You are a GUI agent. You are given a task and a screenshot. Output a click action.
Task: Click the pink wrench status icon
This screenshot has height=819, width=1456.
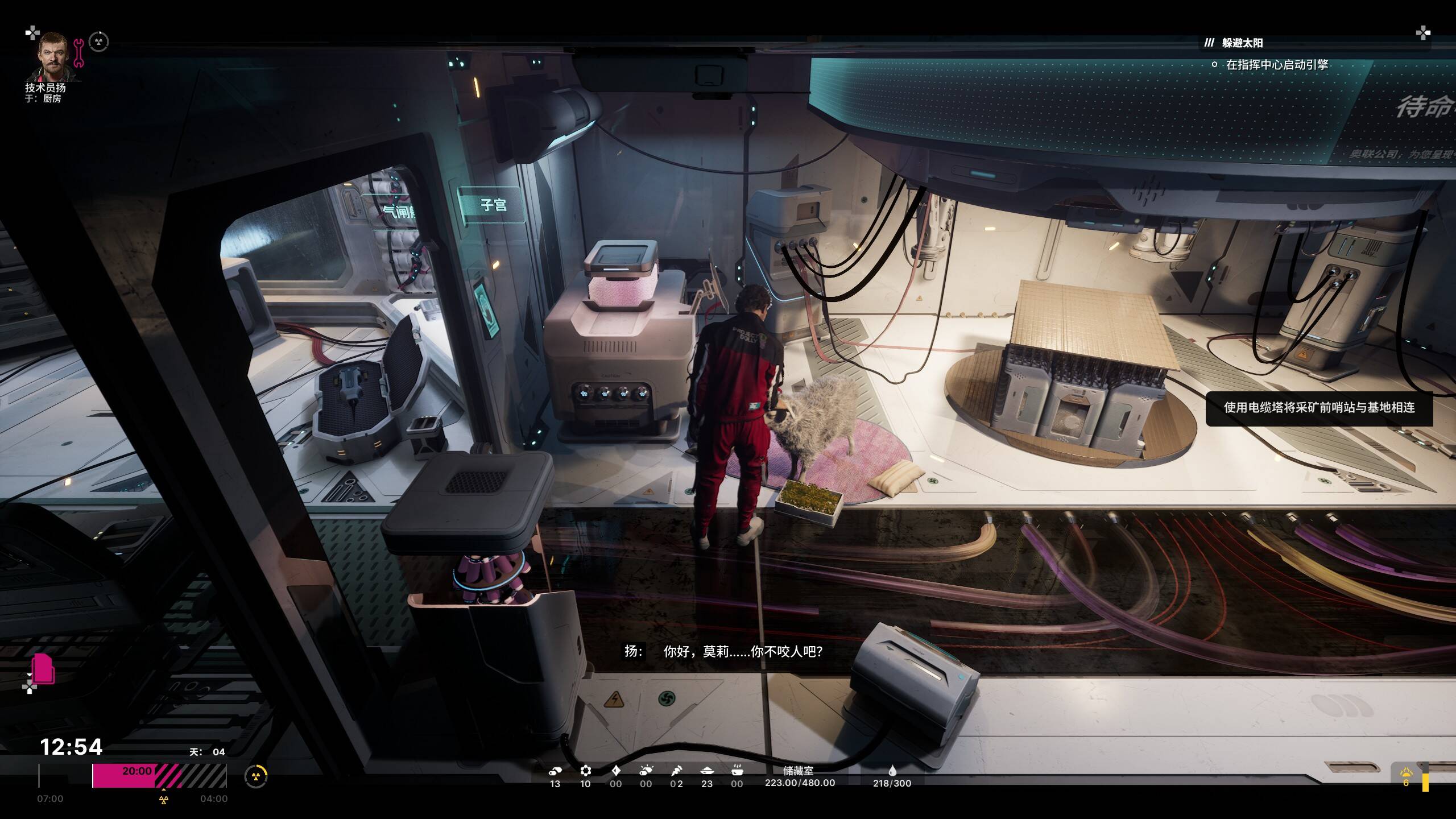79,53
